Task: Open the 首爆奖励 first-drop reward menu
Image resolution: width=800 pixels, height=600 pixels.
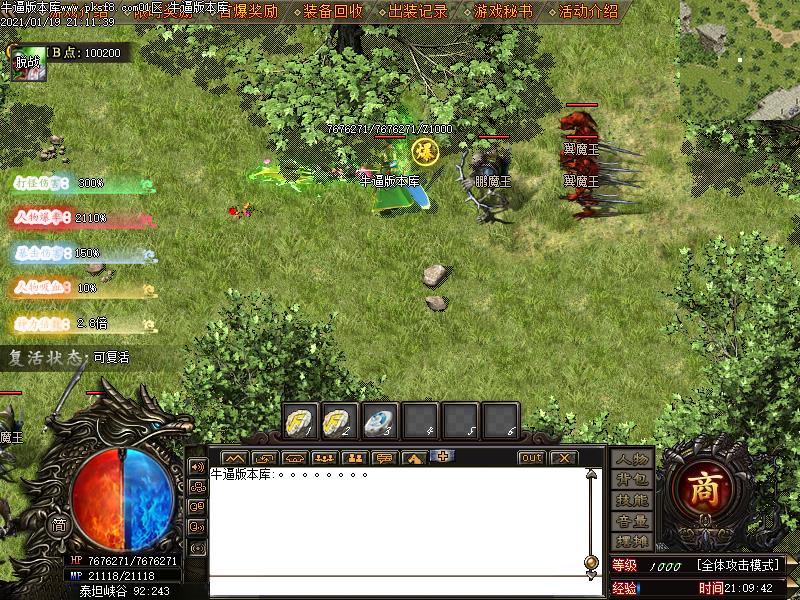Action: (x=249, y=12)
